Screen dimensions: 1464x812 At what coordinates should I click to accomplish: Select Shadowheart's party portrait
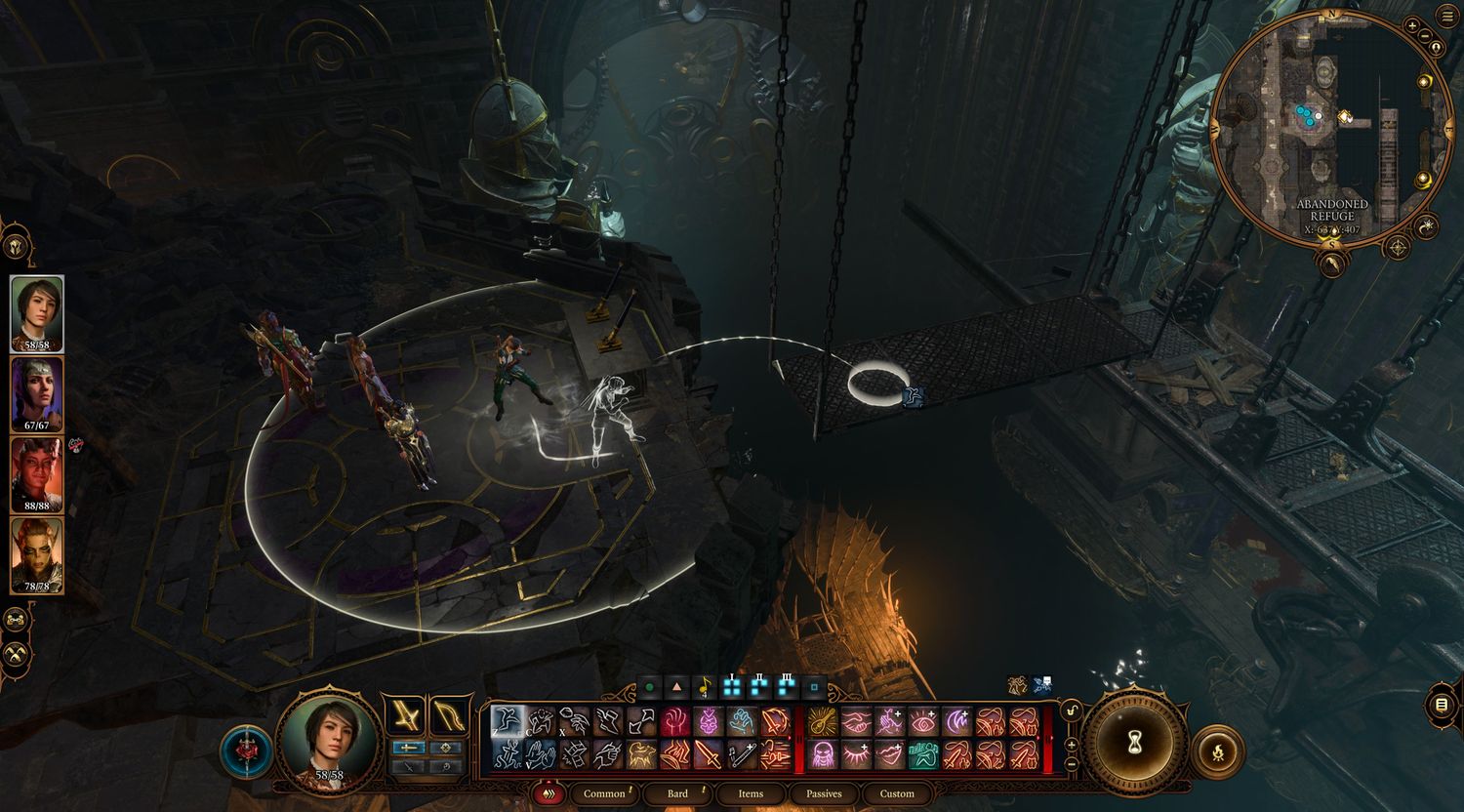37,393
